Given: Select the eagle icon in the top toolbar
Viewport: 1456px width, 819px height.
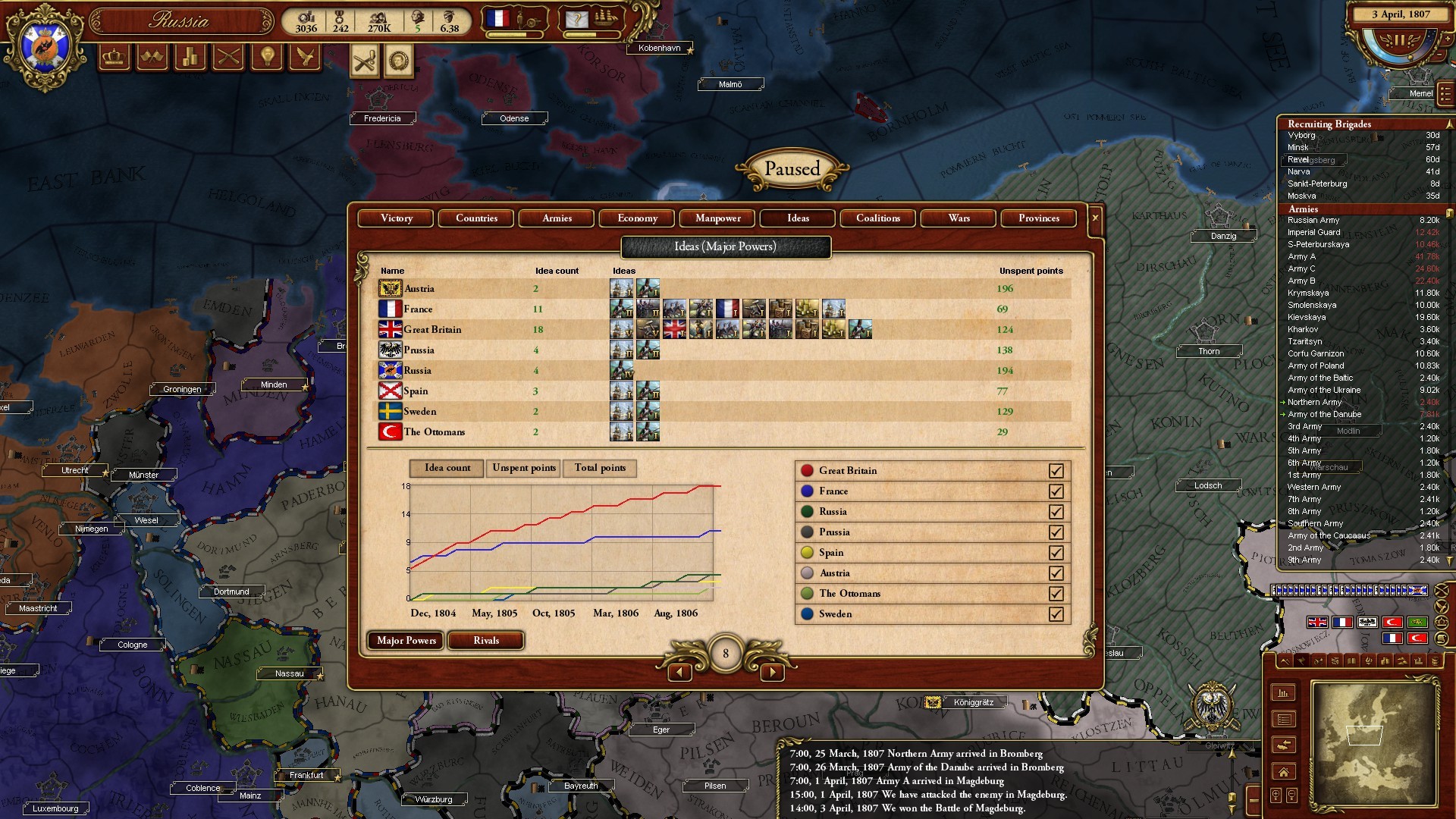Looking at the screenshot, I should click(x=303, y=57).
